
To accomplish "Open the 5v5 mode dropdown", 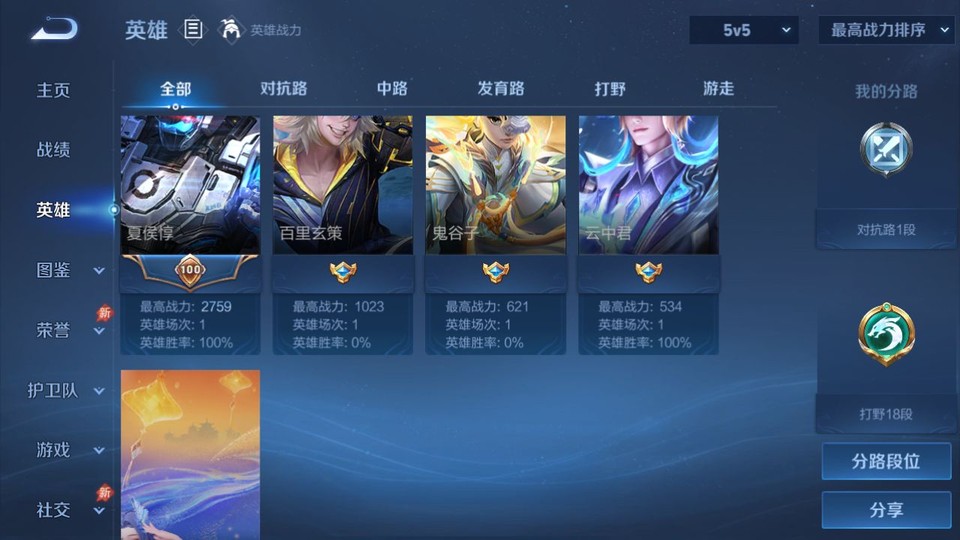I will (x=744, y=30).
